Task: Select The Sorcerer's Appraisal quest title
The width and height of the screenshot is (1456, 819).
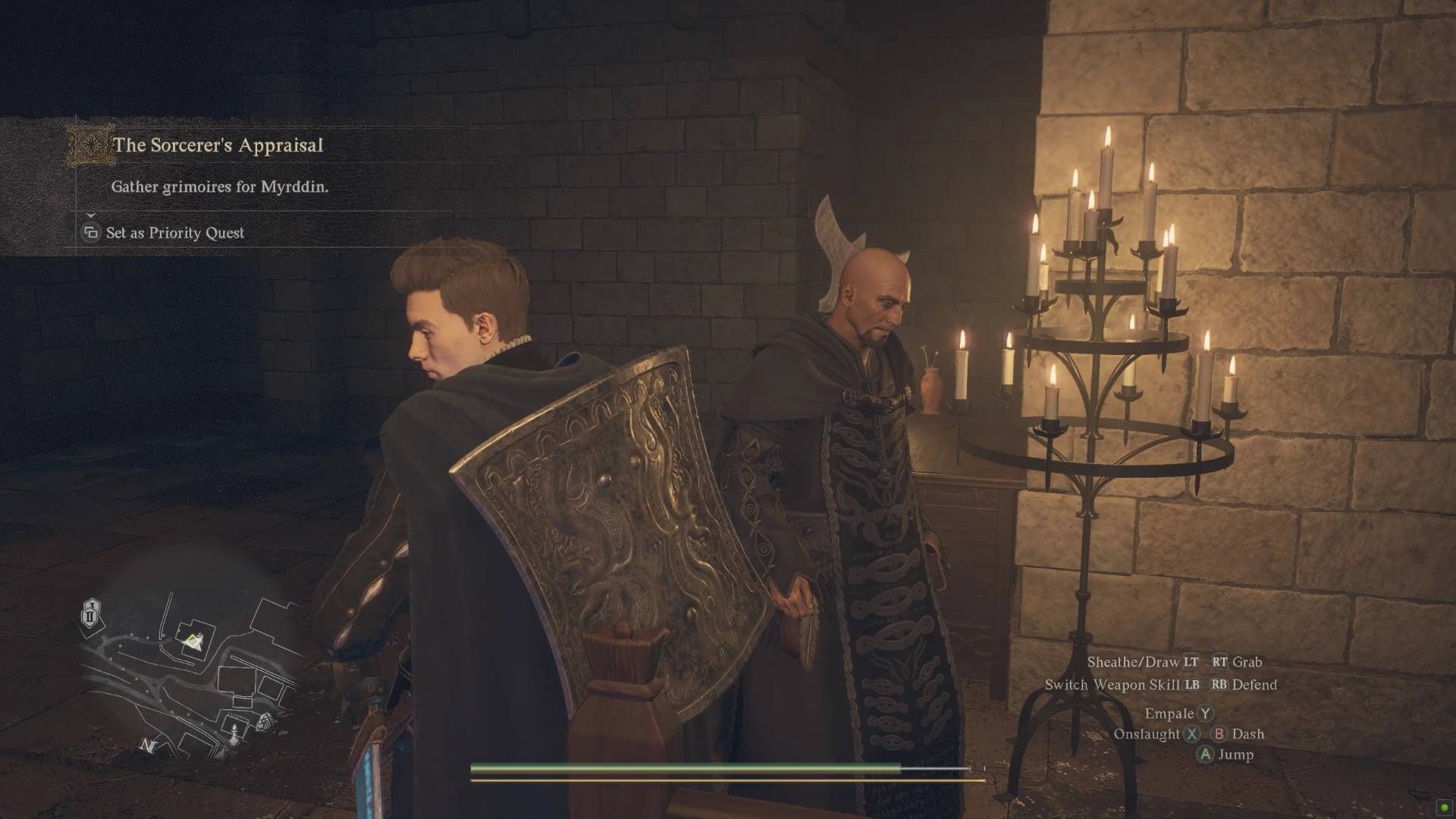Action: 220,146
